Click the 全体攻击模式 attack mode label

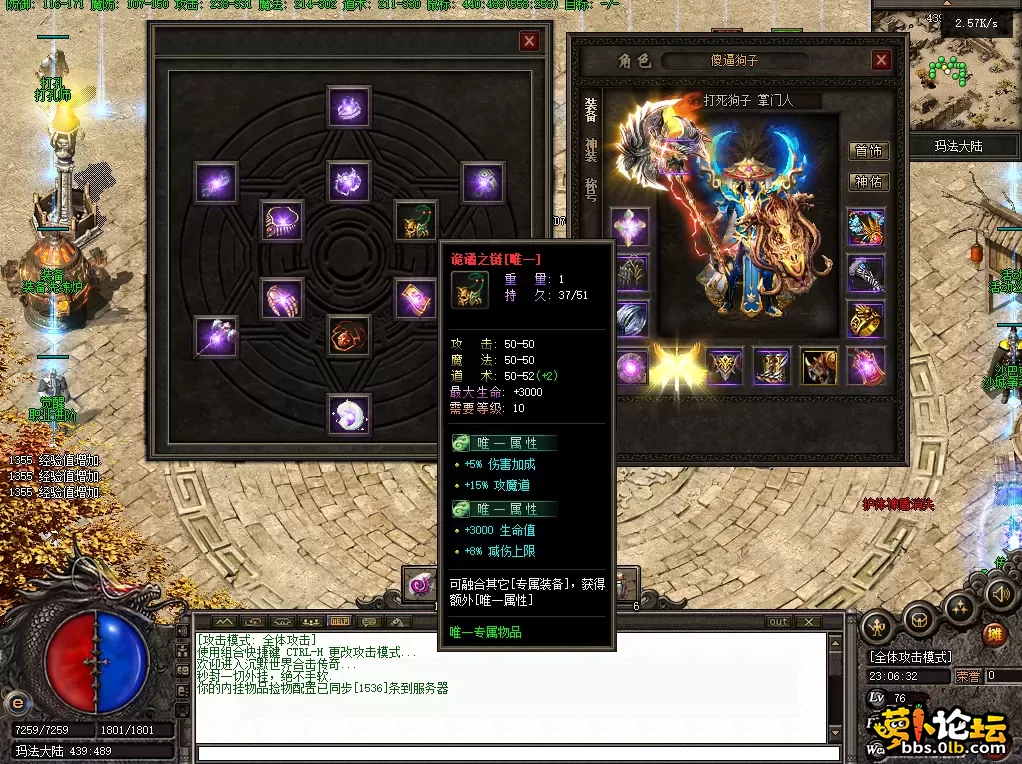click(911, 657)
